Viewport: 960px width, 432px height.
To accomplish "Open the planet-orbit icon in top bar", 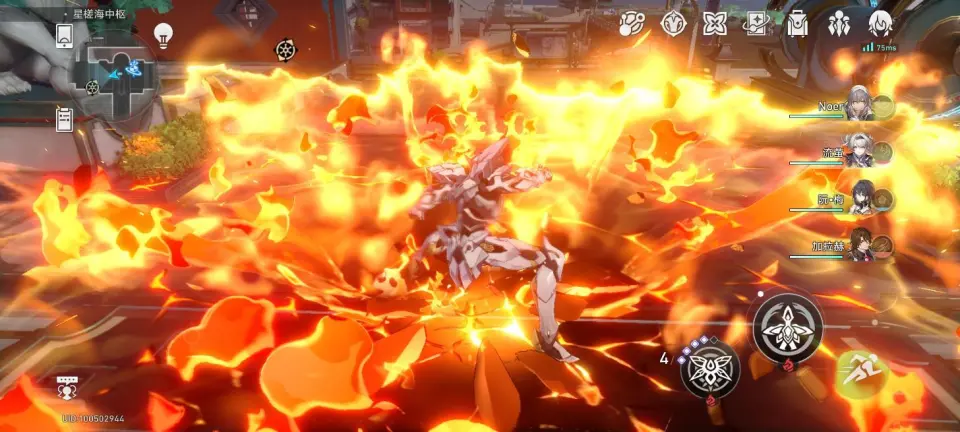I will click(631, 24).
